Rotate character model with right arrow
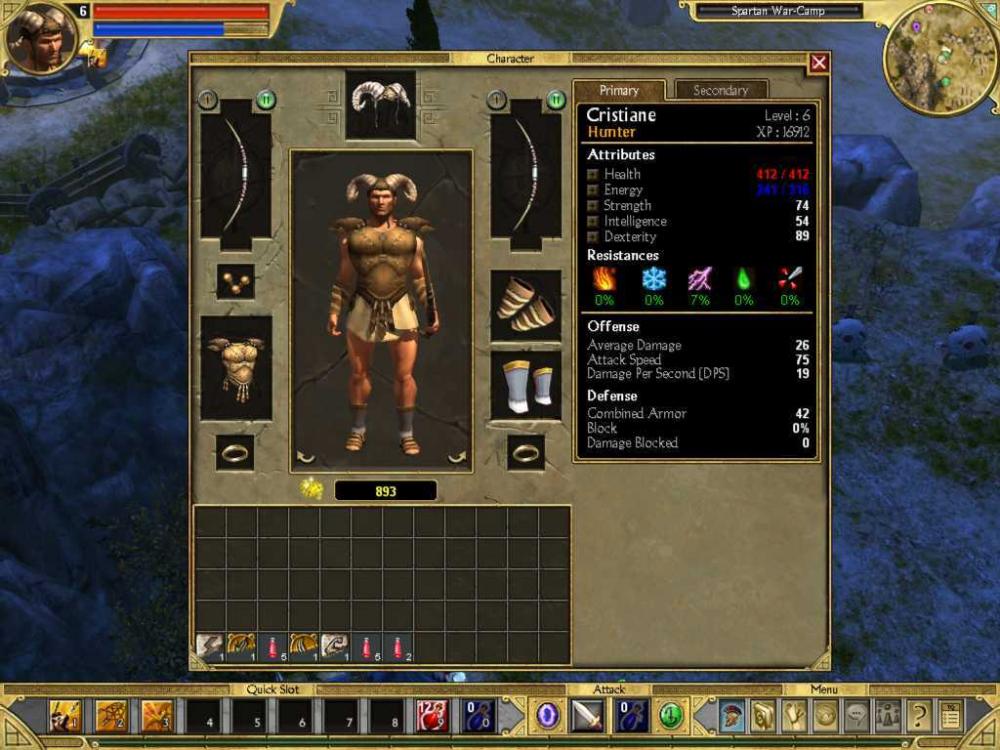1000x750 pixels. (456, 457)
